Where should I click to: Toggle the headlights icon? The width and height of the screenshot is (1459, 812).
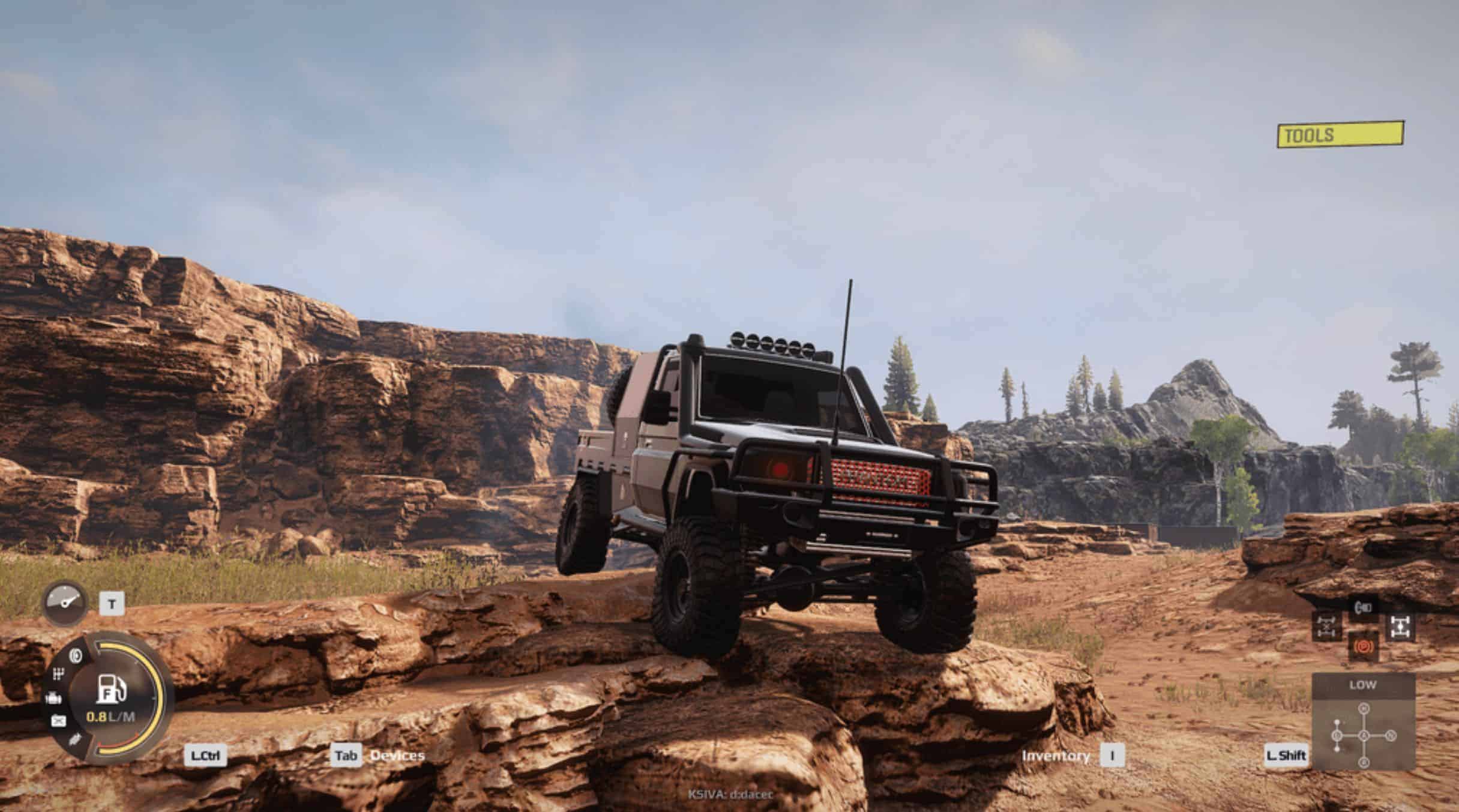coord(1363,607)
